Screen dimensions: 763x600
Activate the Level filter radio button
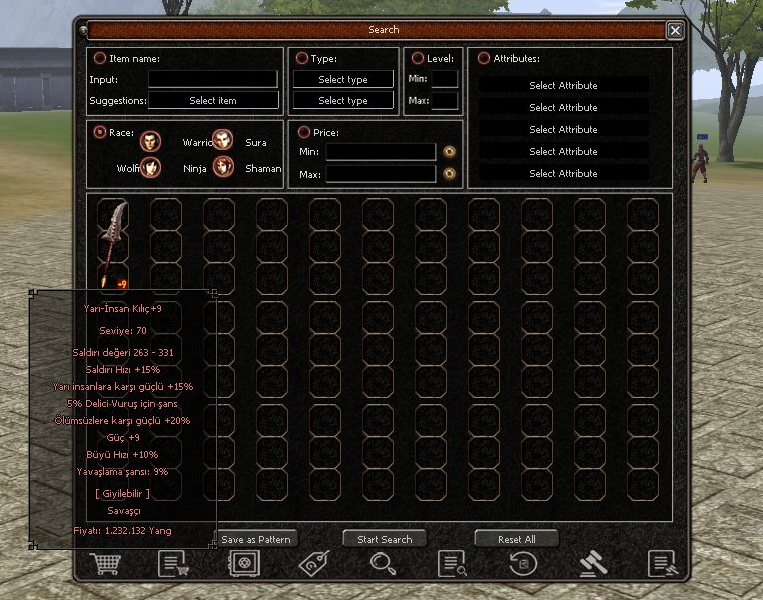tap(418, 59)
